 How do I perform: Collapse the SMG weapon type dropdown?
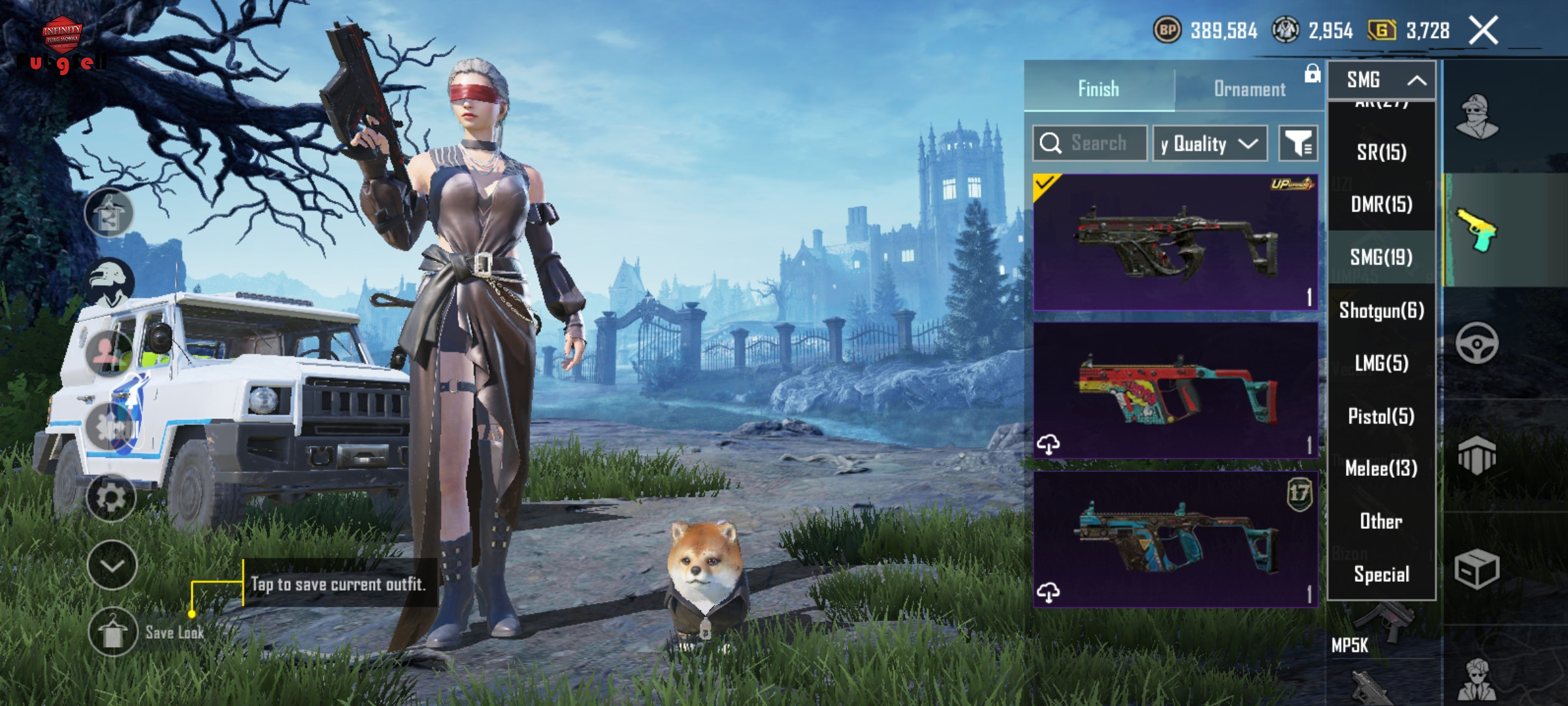(1381, 80)
